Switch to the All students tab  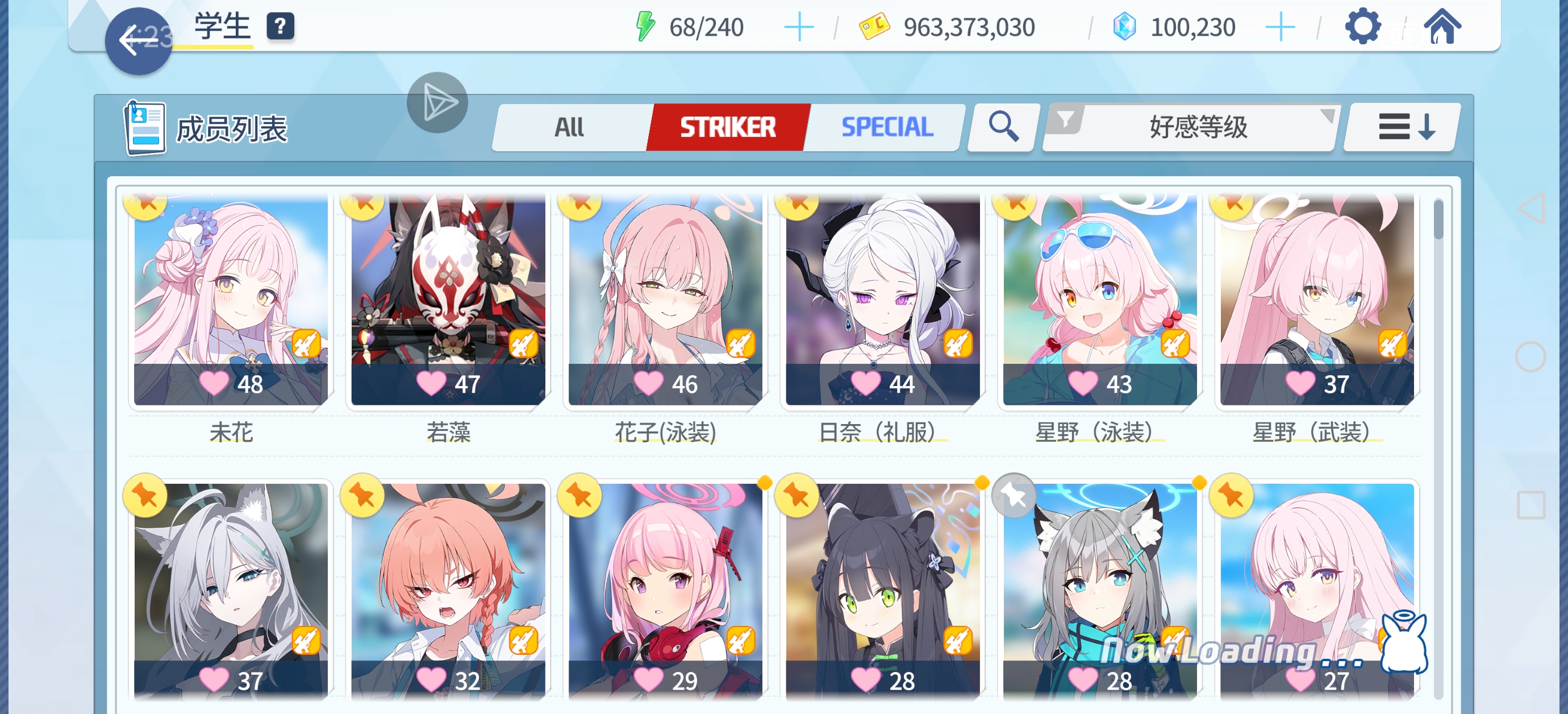(569, 127)
